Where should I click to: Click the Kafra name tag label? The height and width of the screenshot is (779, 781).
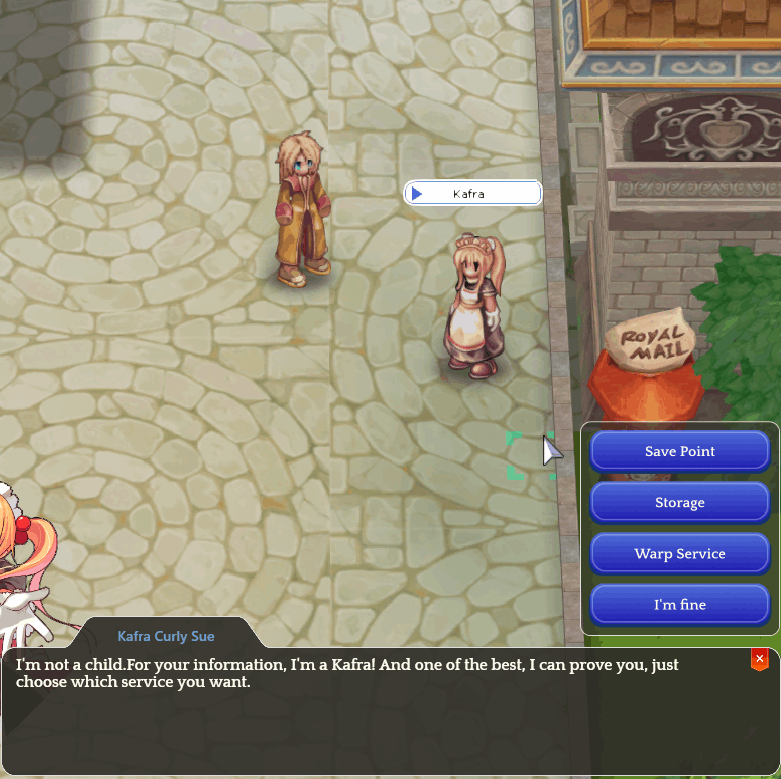point(472,193)
